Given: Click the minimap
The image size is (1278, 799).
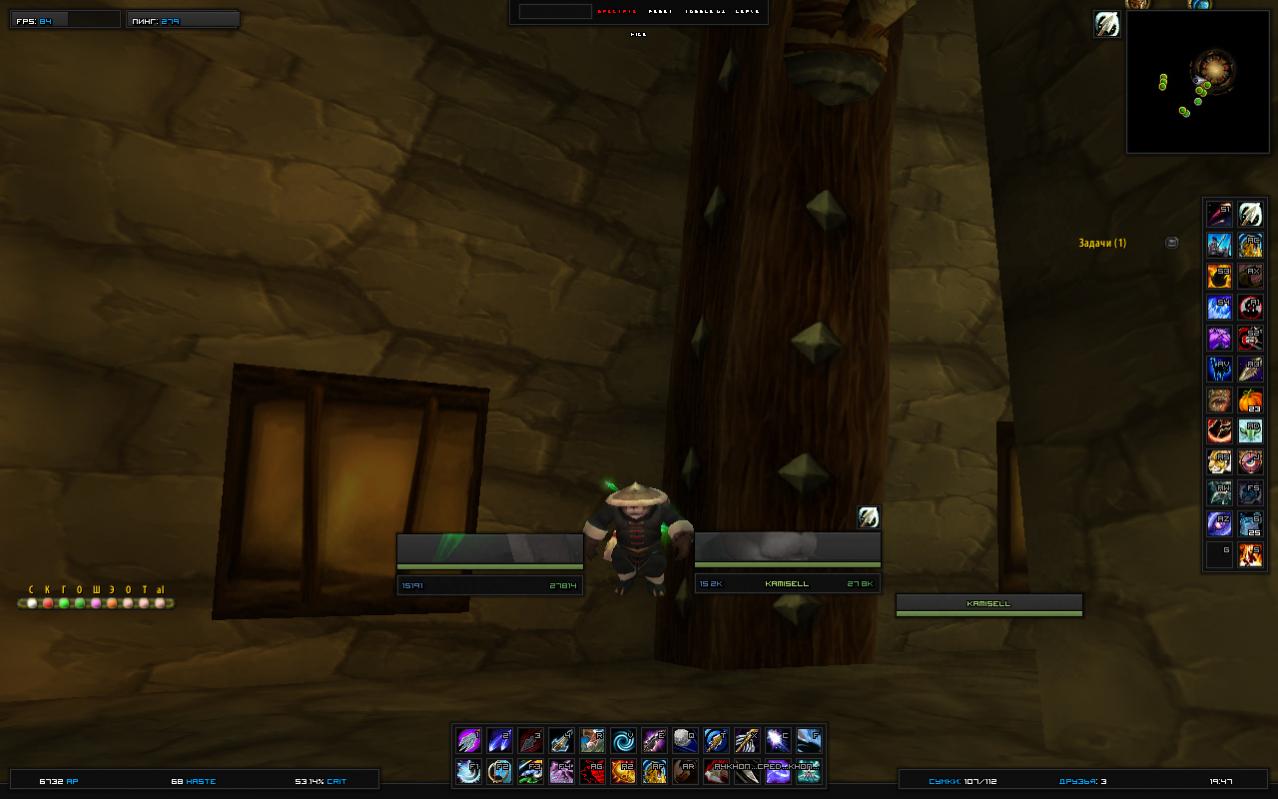Looking at the screenshot, I should point(1197,82).
